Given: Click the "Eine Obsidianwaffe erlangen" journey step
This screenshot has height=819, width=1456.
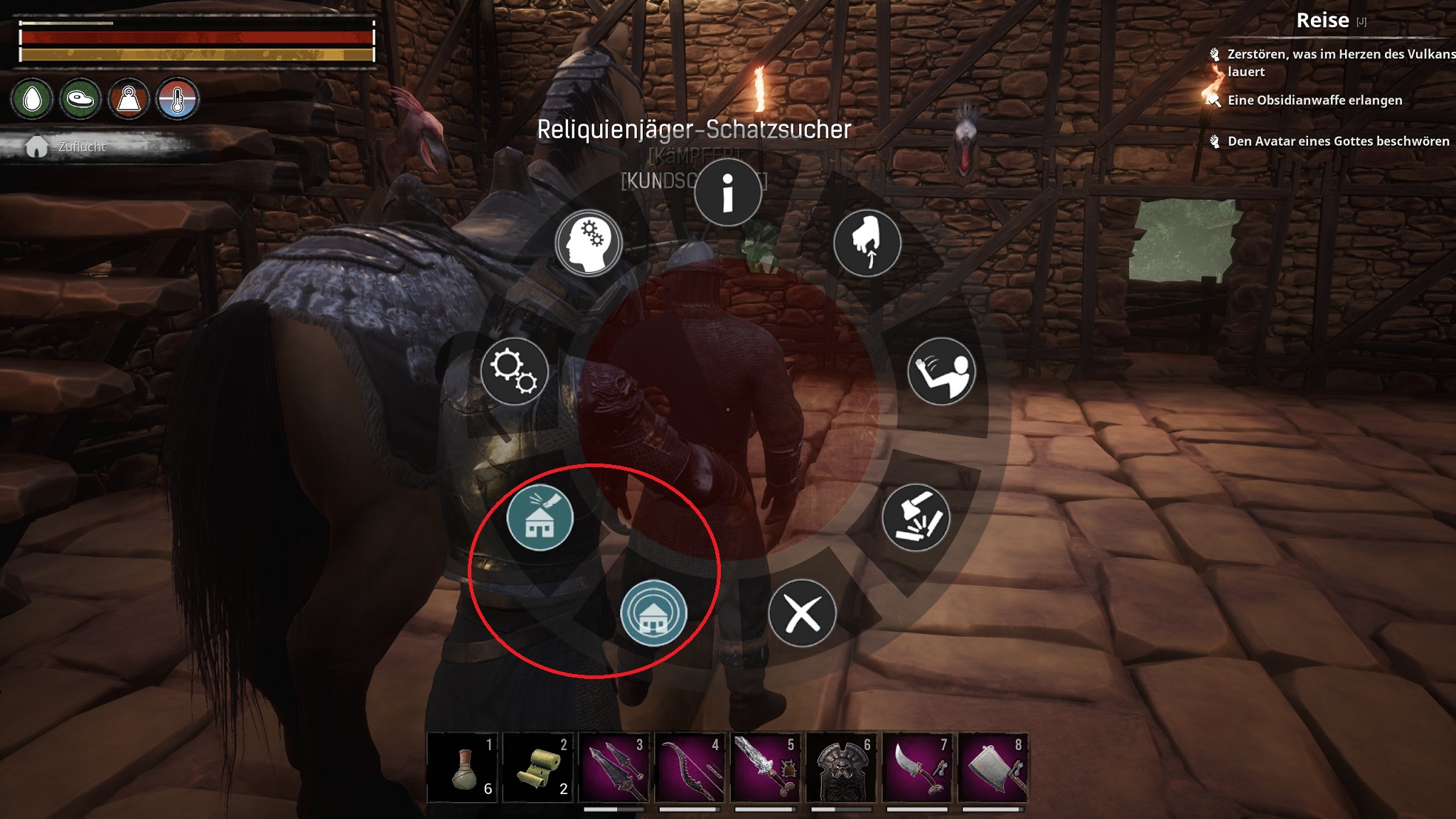Looking at the screenshot, I should click(1315, 100).
